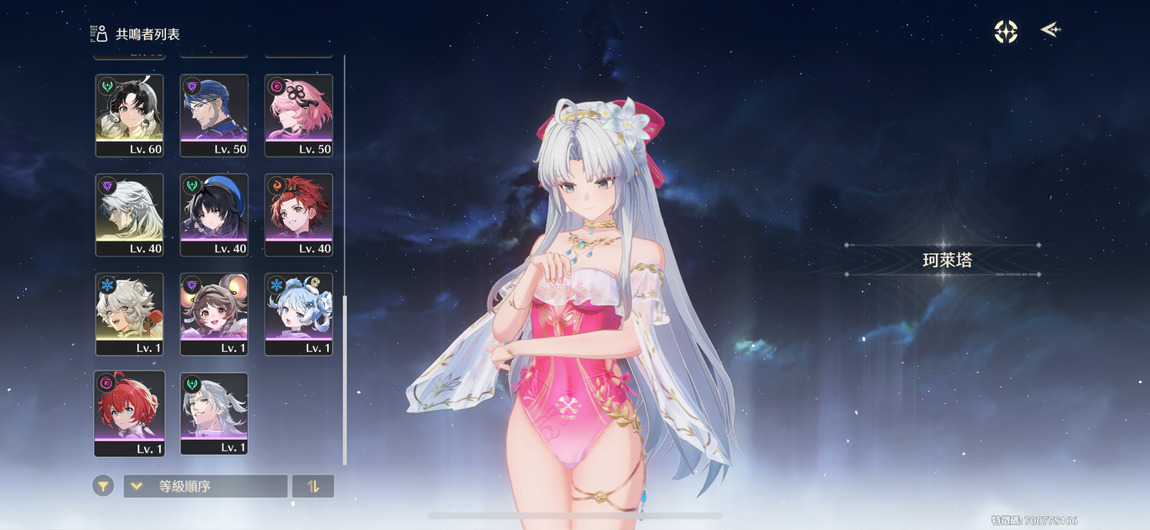
Task: Open the 等級順序 sort dropdown
Action: 205,486
